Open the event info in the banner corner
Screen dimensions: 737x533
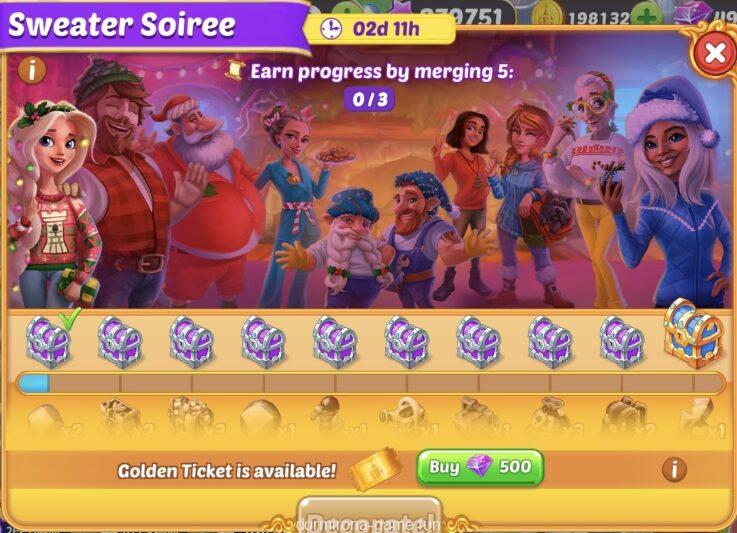point(33,70)
